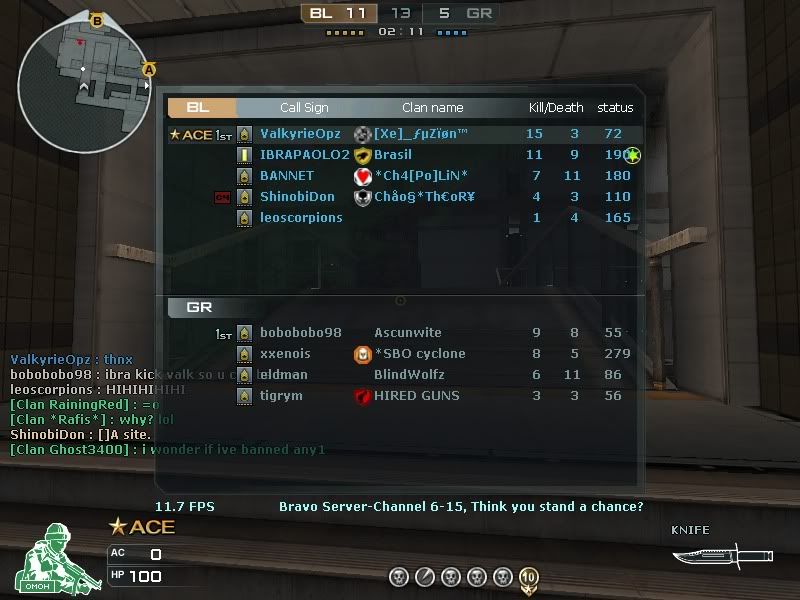The height and width of the screenshot is (600, 800).
Task: Click the Brasil clan emblem
Action: (x=363, y=155)
